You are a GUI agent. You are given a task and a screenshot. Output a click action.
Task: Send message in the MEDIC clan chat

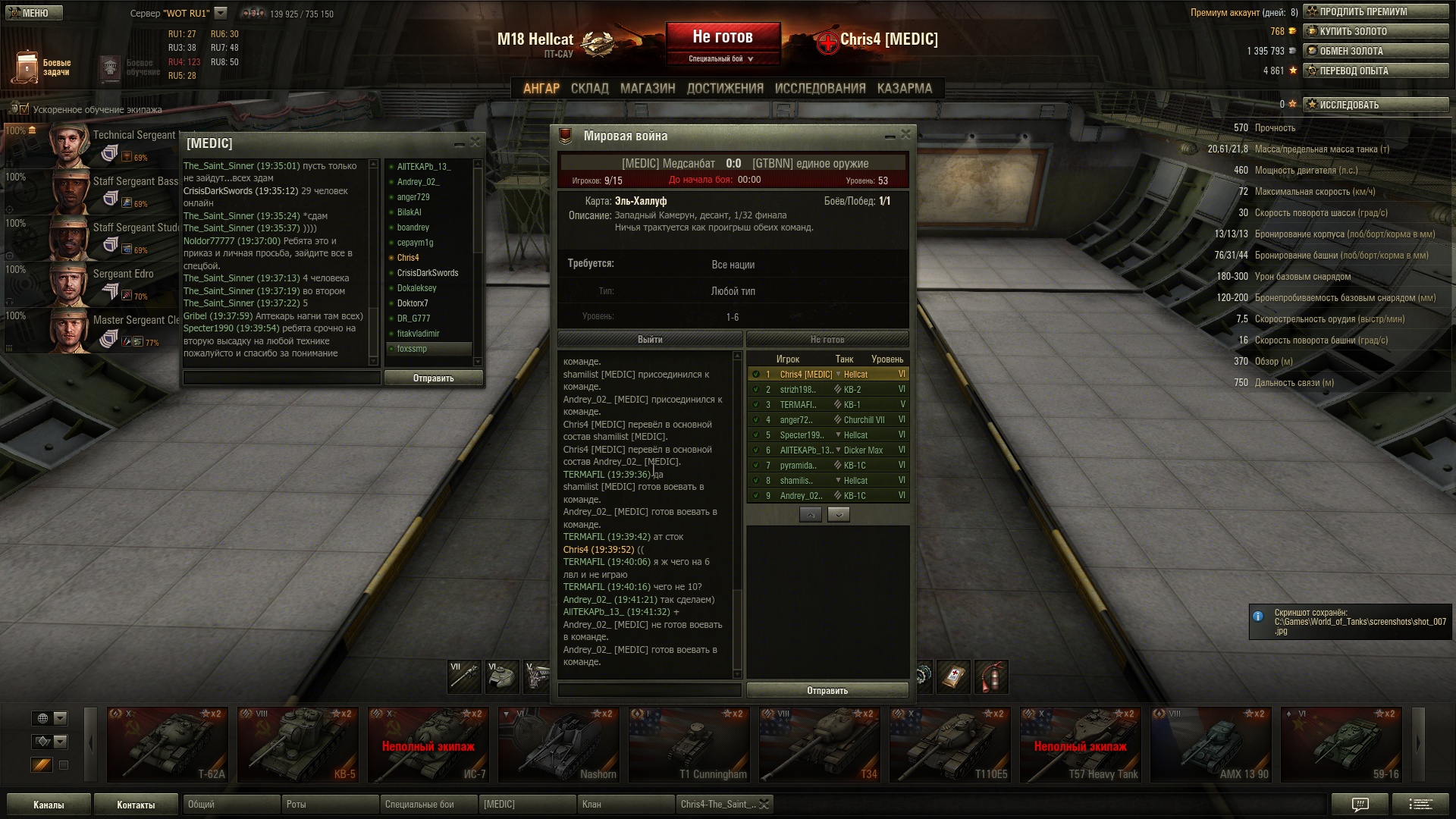coord(433,378)
